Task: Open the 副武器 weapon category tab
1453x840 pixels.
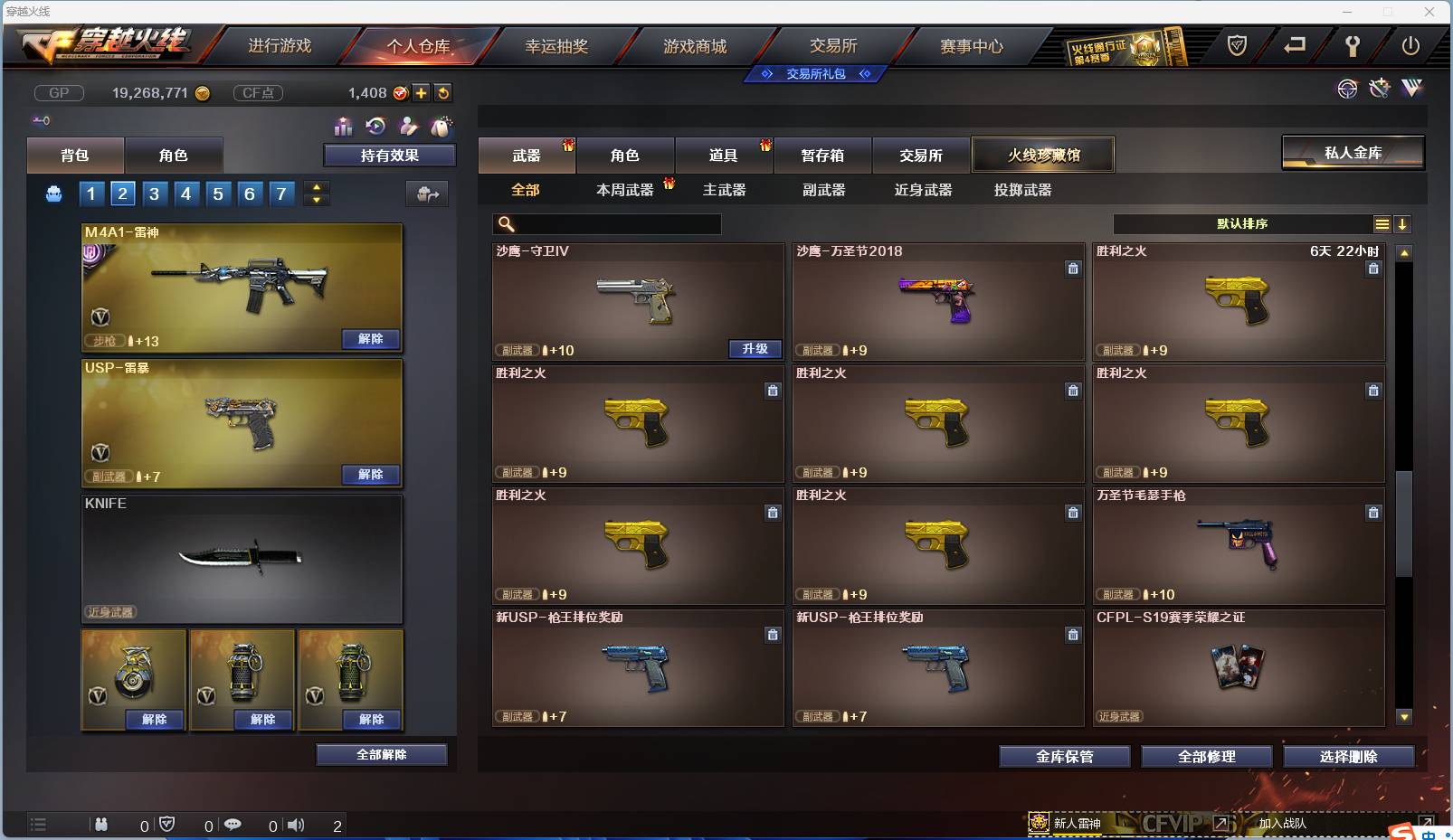Action: click(822, 190)
